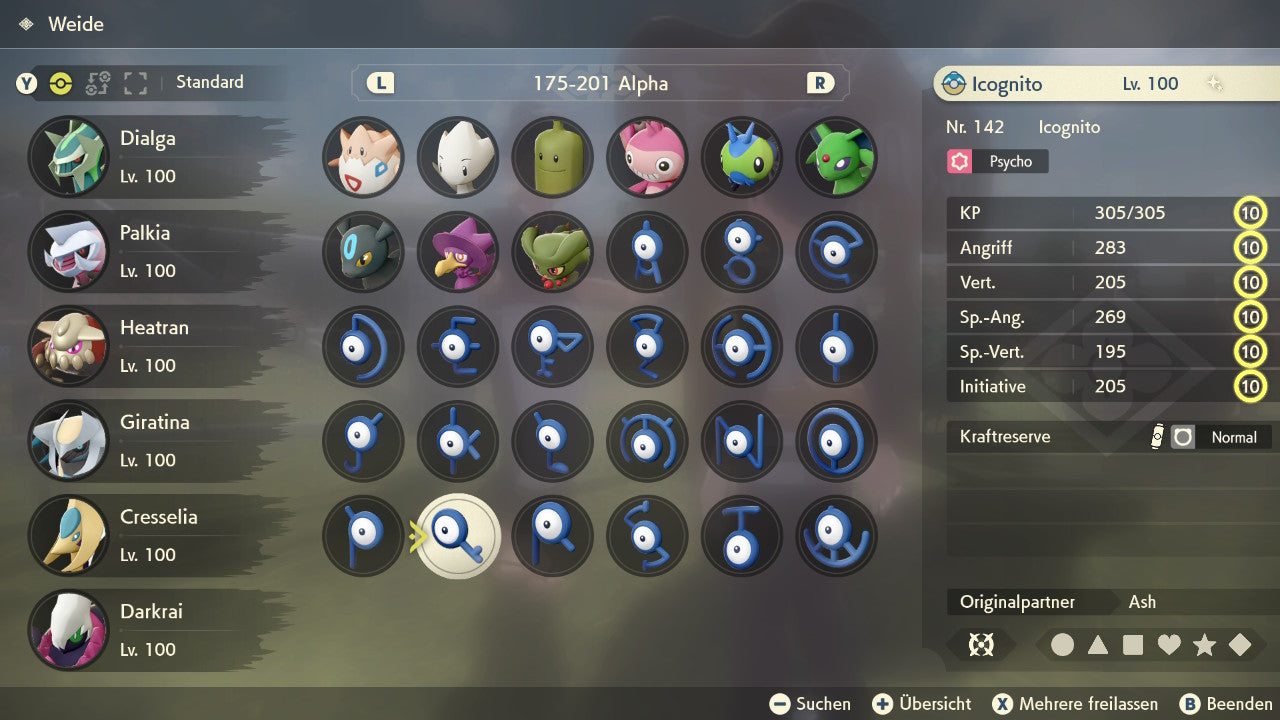This screenshot has width=1280, height=720.
Task: Select the 175-201 Alpha pasture tab
Action: (600, 84)
